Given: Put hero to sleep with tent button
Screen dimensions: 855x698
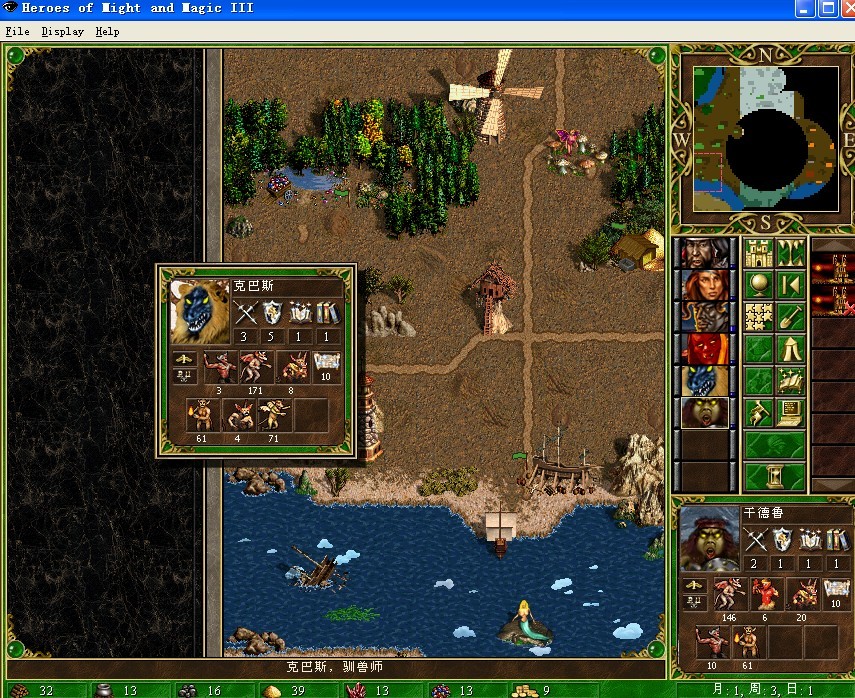Looking at the screenshot, I should coord(790,349).
